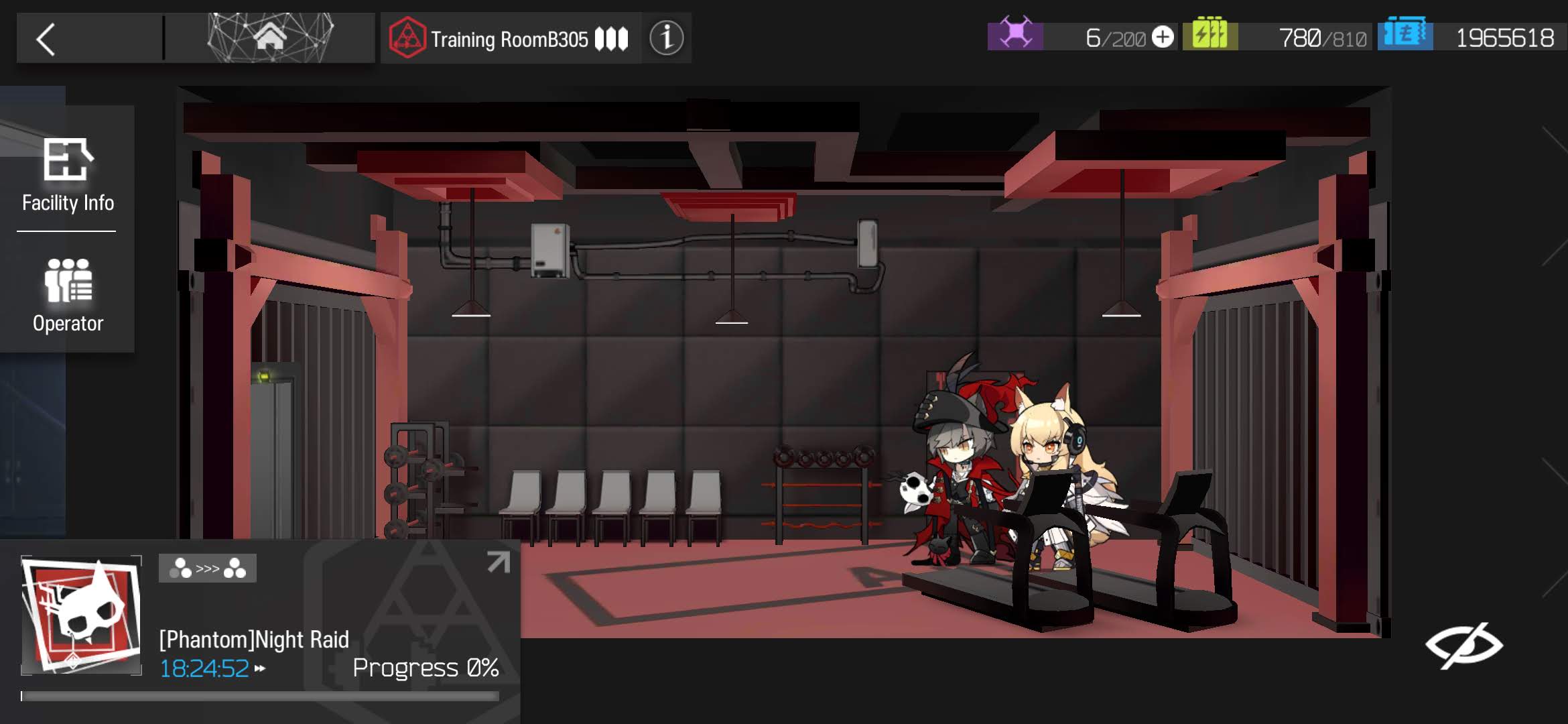Hide the interface with the eye icon

click(1464, 645)
